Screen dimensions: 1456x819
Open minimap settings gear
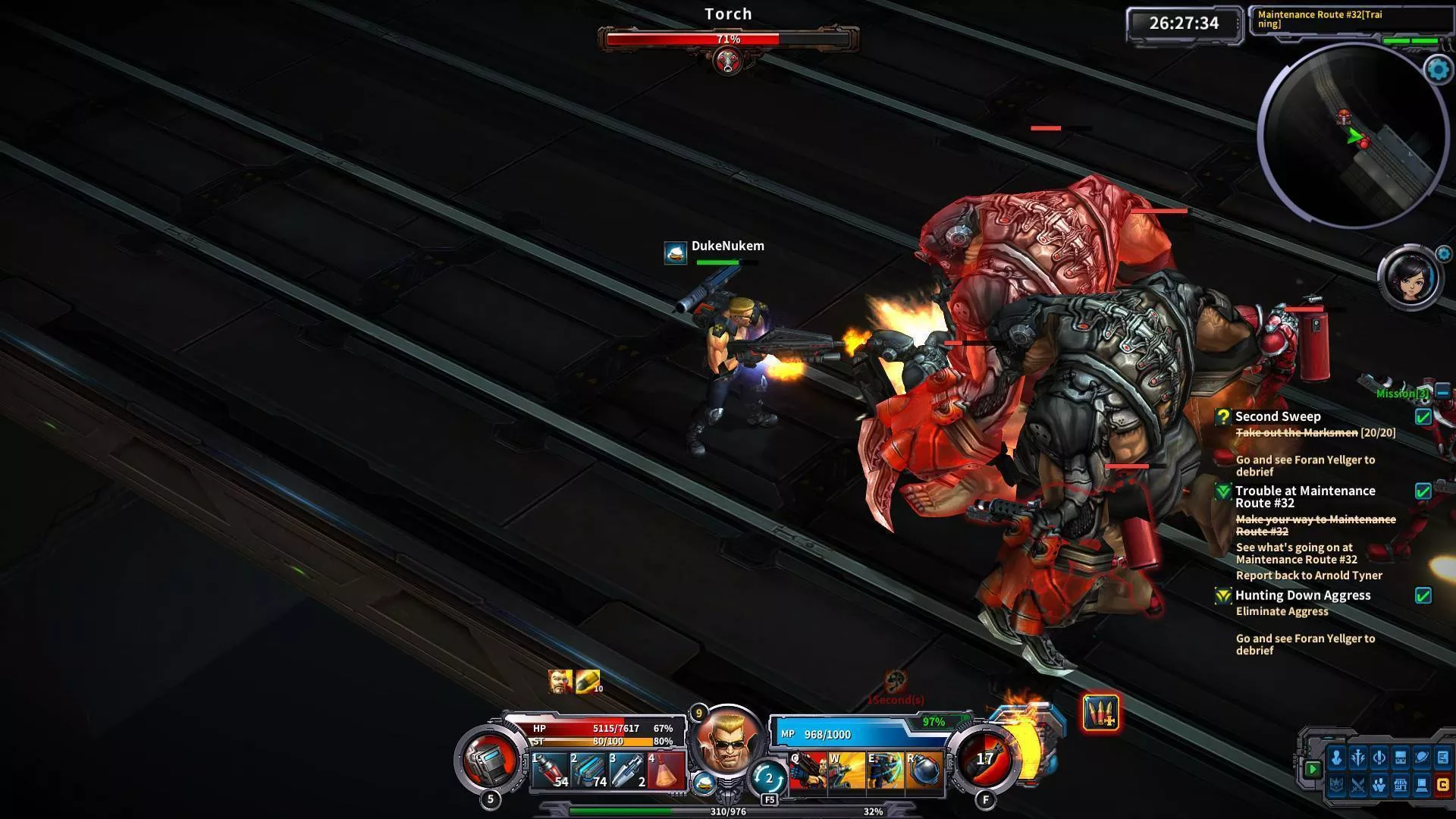(x=1439, y=70)
